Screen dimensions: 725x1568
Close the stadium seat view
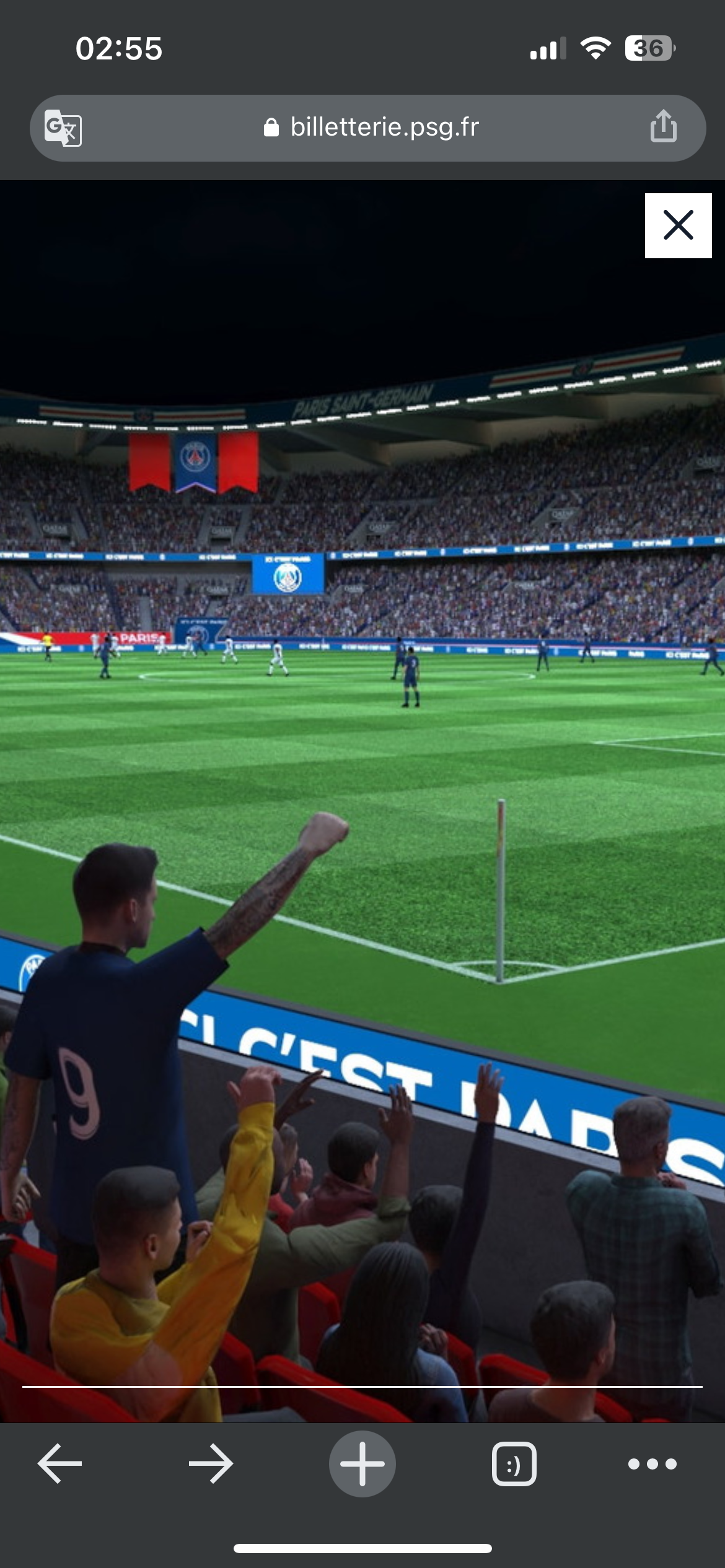[678, 225]
